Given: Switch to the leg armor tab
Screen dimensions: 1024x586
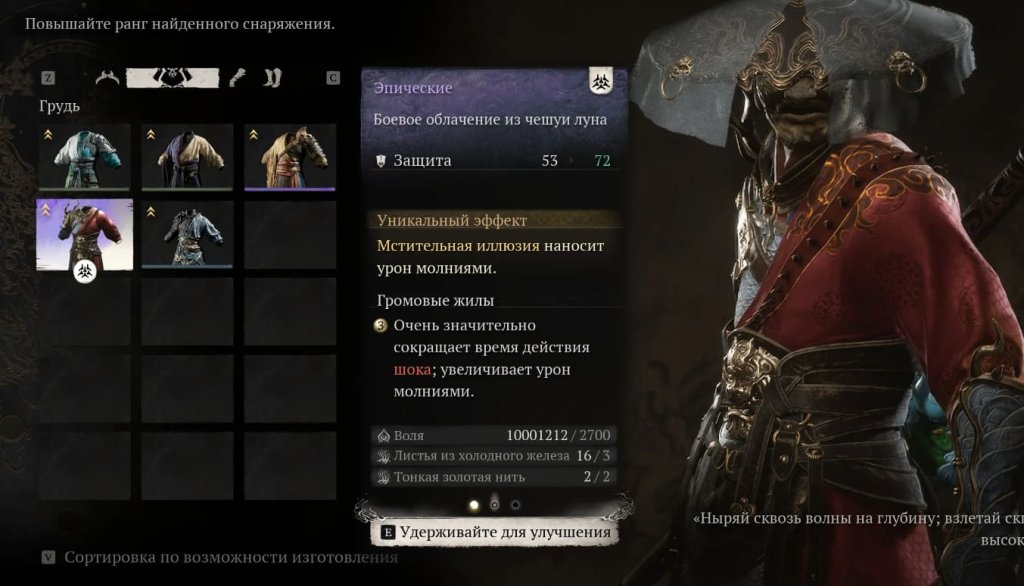Looking at the screenshot, I should (x=273, y=78).
